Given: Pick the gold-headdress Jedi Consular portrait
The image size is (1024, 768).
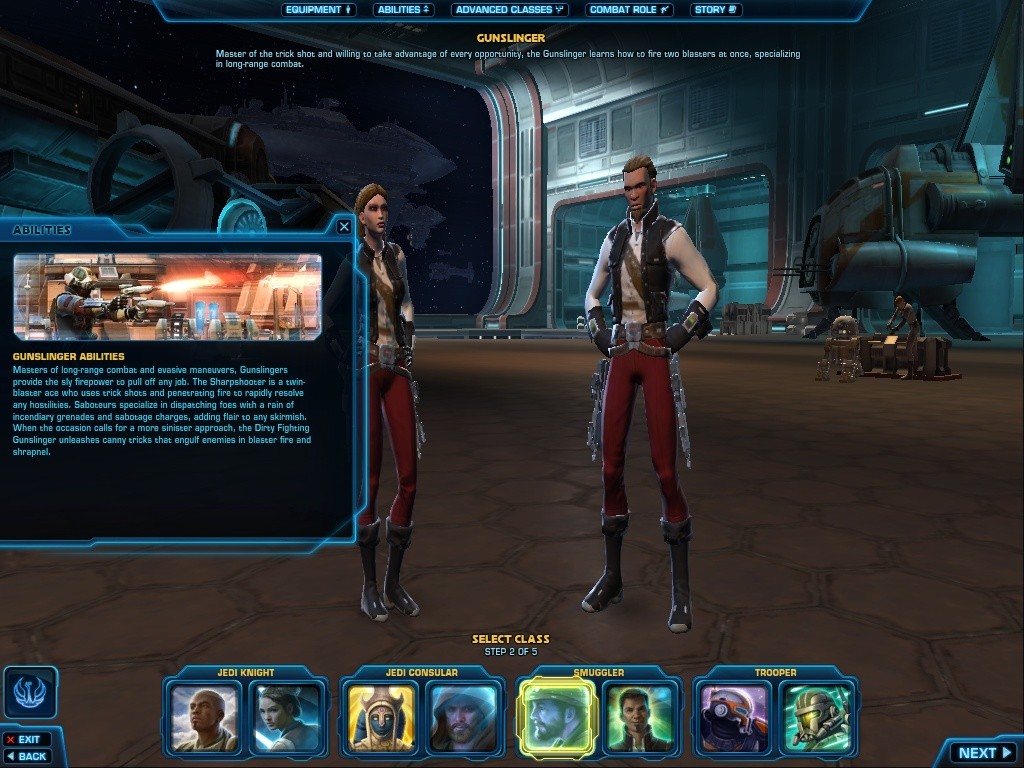Looking at the screenshot, I should click(382, 717).
